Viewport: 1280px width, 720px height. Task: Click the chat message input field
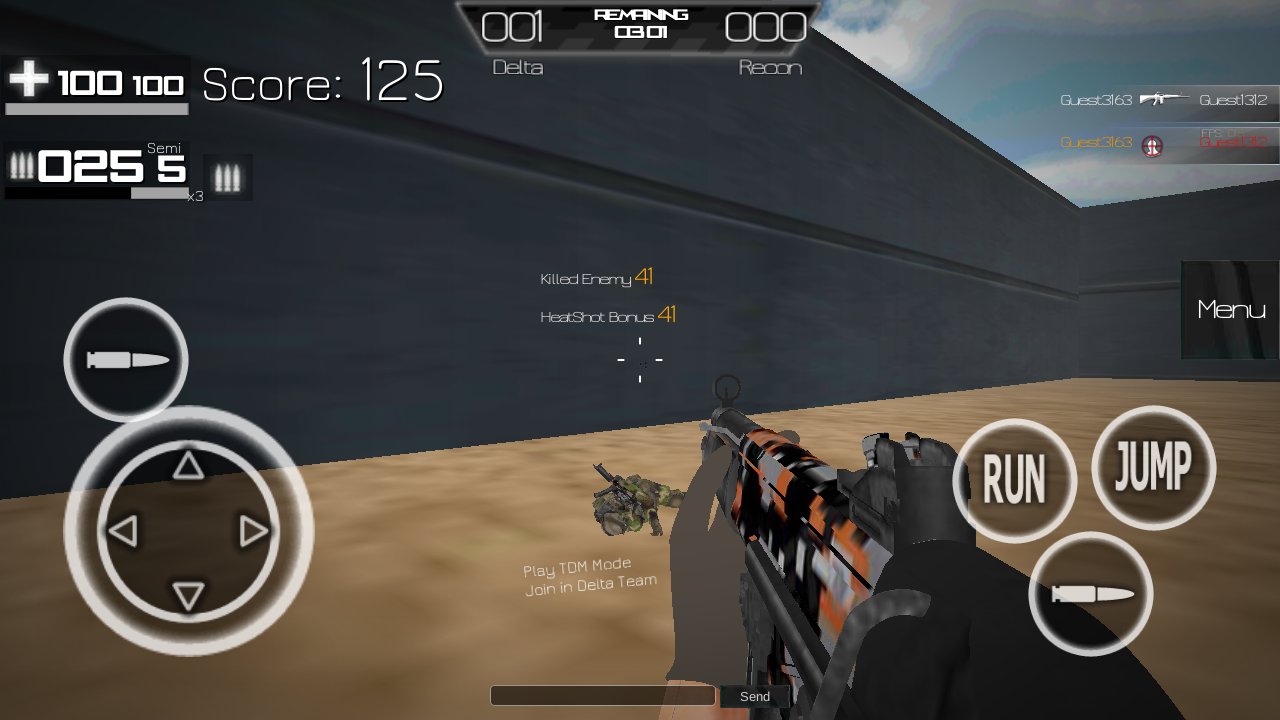pyautogui.click(x=600, y=695)
